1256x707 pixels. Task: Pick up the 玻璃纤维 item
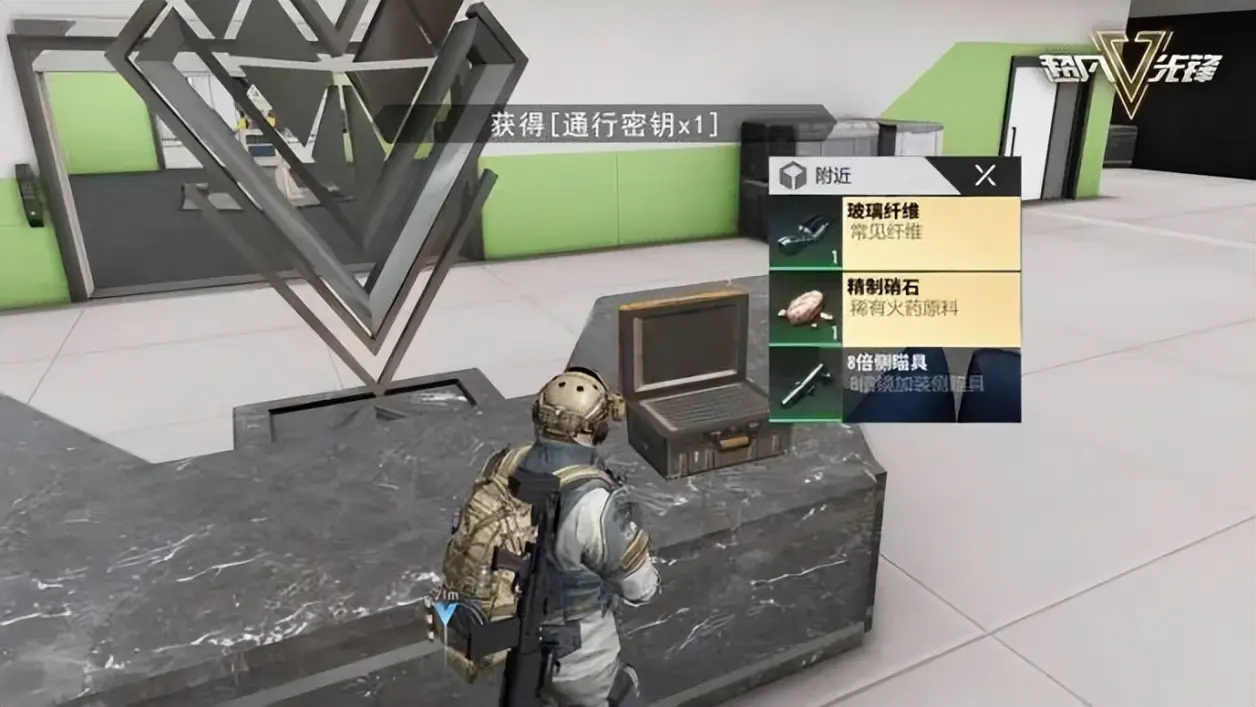(895, 233)
